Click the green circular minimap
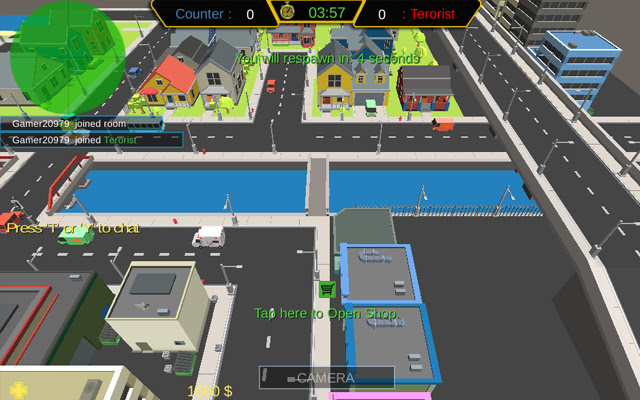This screenshot has width=640, height=400. [x=68, y=53]
